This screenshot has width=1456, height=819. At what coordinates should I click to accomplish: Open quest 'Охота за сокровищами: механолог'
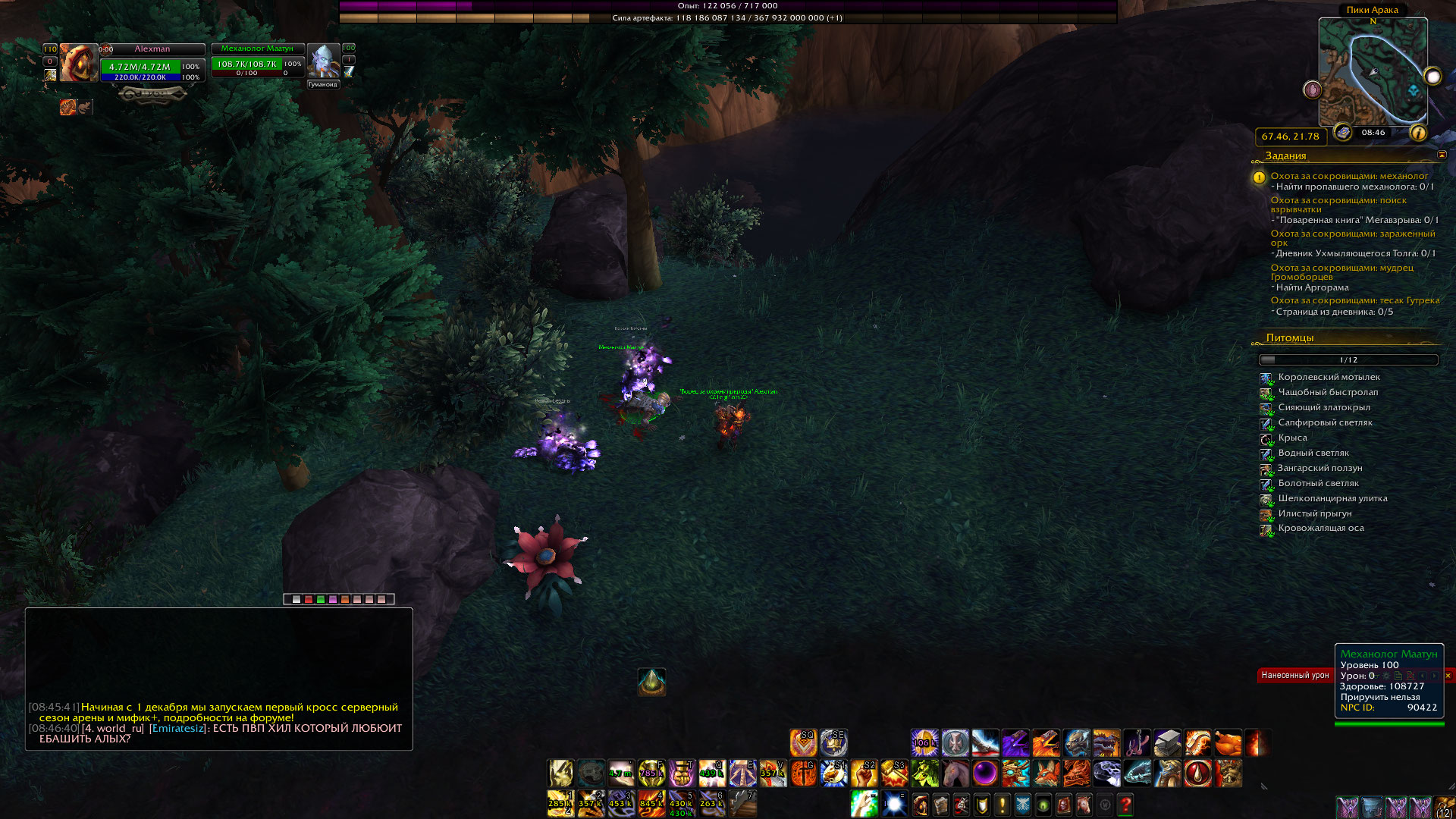pos(1348,176)
